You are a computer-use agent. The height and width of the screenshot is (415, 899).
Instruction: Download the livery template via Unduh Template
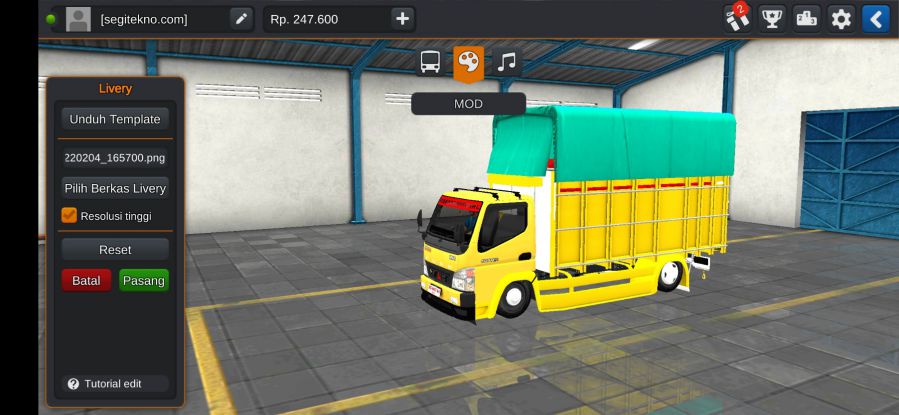(x=115, y=119)
